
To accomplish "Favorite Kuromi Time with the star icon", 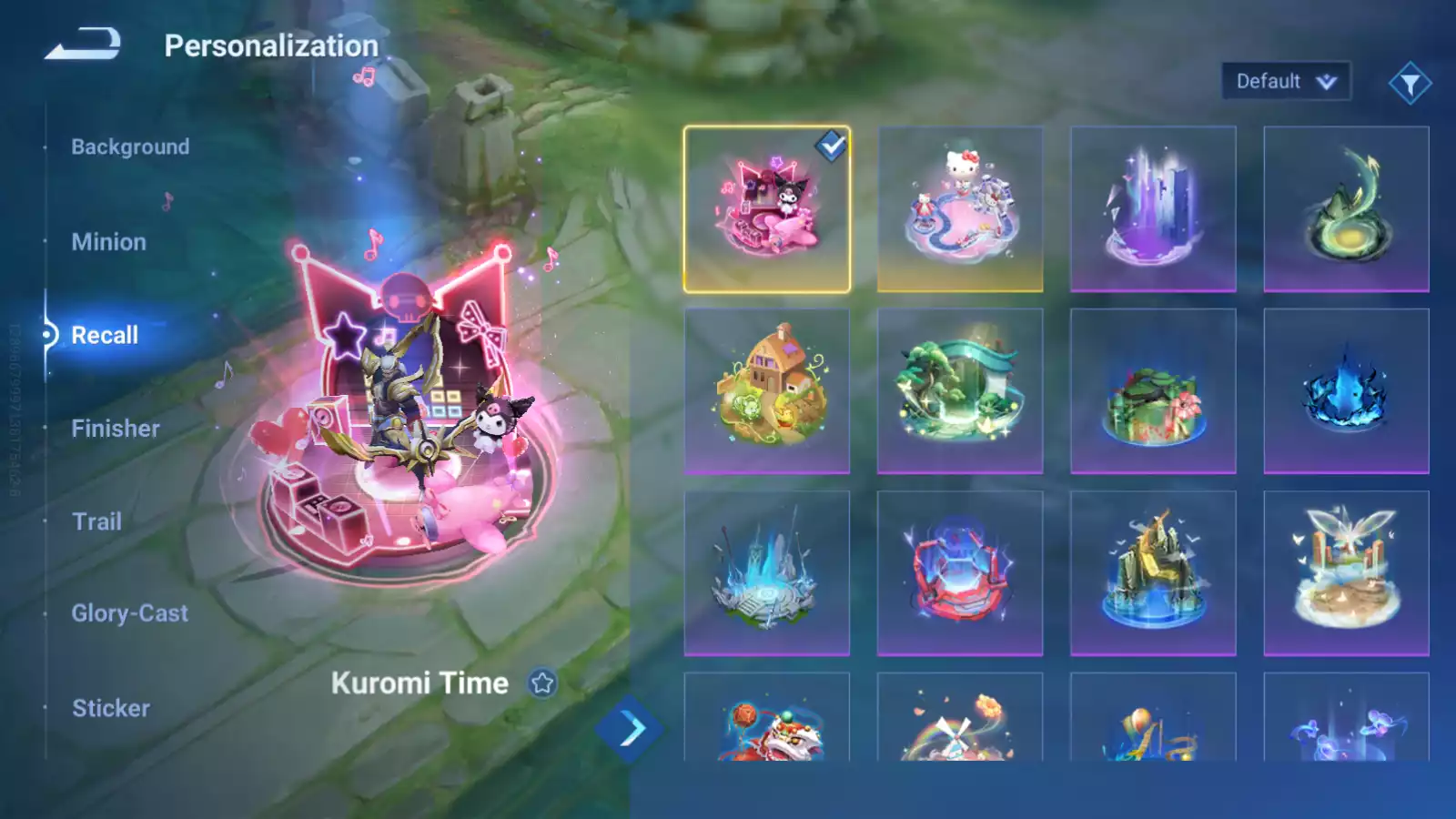I will click(x=542, y=682).
